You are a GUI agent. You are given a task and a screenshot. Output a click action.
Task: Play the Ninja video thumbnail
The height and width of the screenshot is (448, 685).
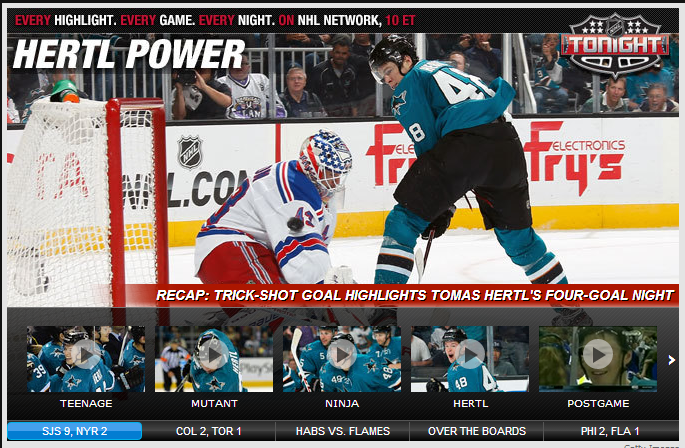coord(342,357)
